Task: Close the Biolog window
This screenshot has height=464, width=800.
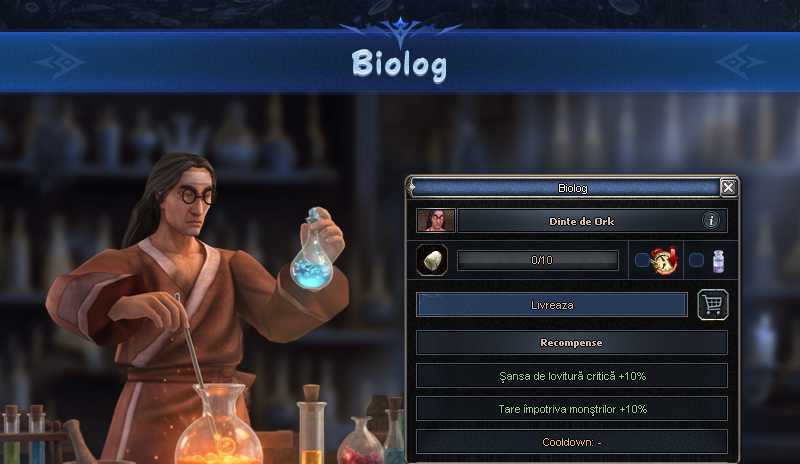Action: [x=728, y=187]
